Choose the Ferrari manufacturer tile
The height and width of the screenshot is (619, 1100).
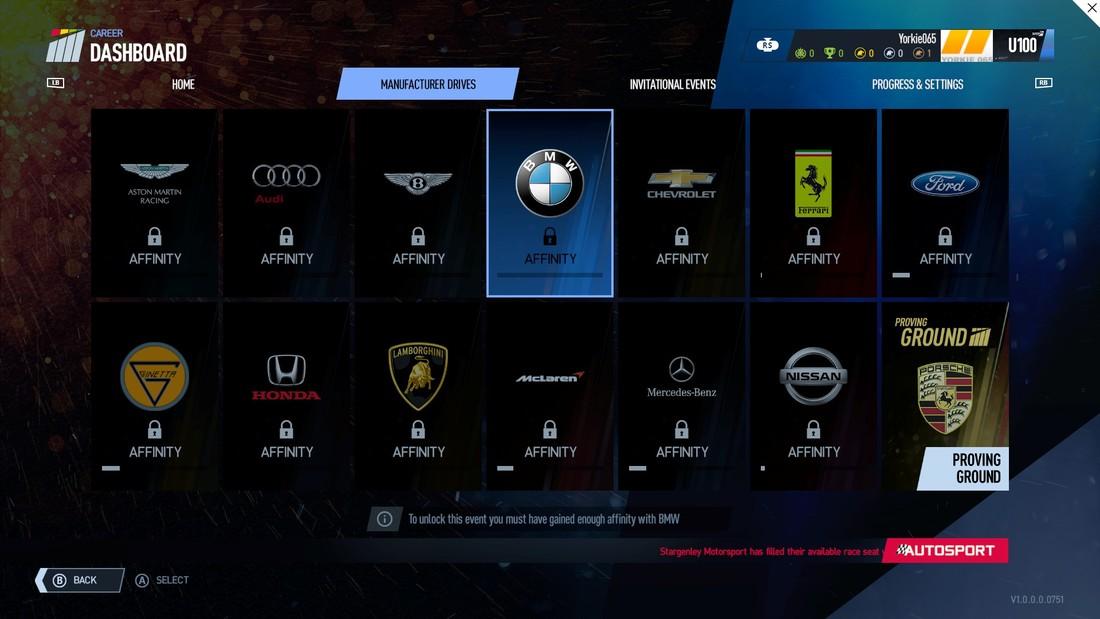(813, 203)
